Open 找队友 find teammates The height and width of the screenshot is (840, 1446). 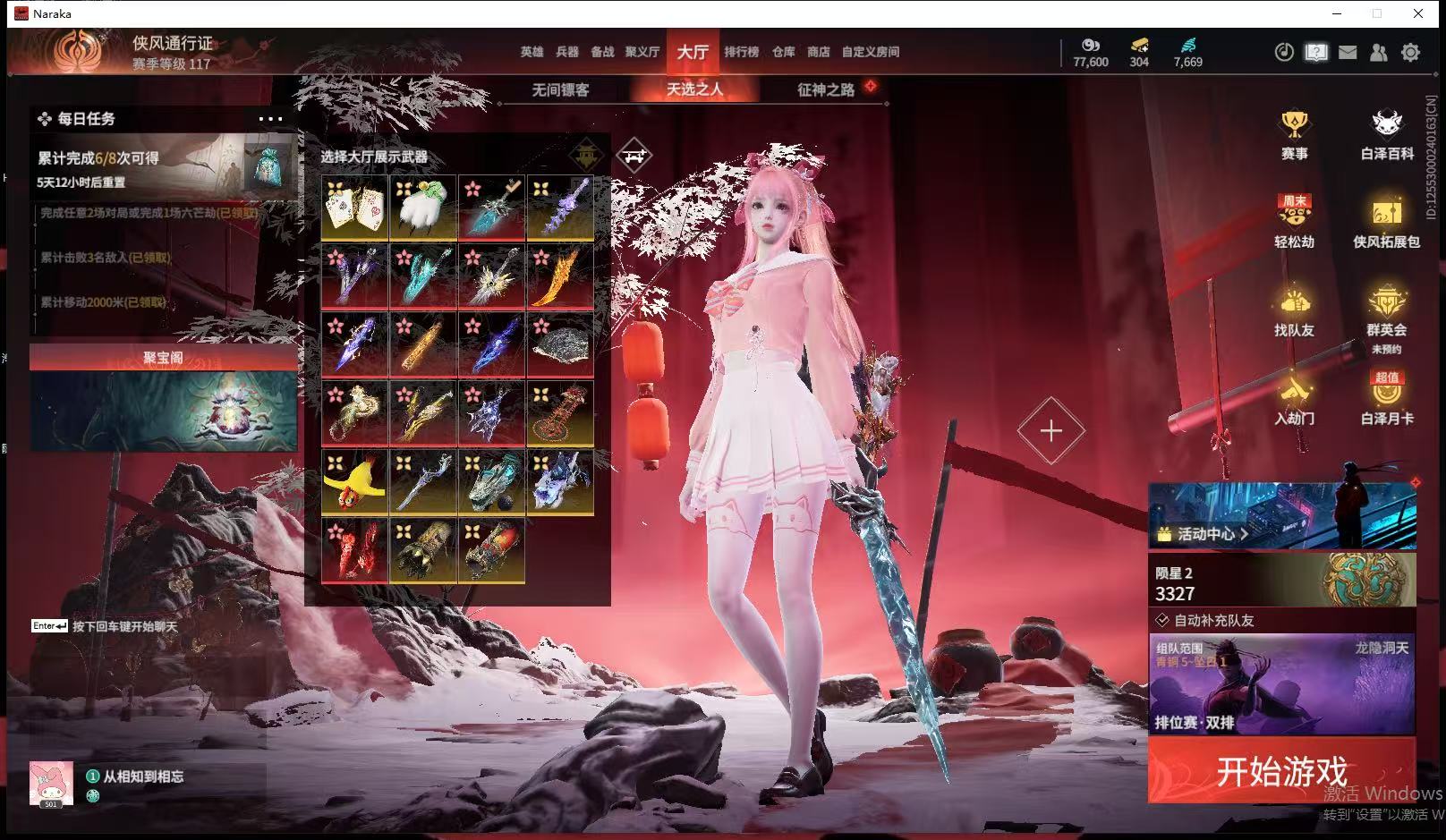point(1294,312)
